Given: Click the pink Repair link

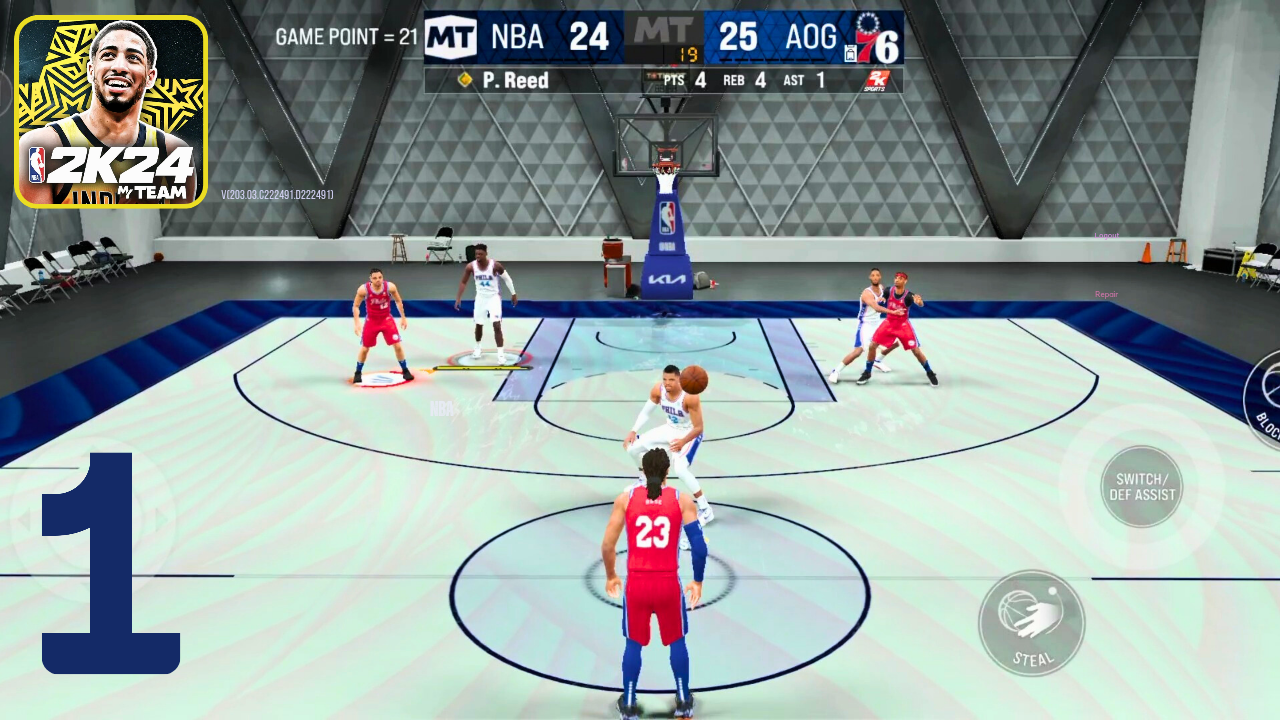Looking at the screenshot, I should coord(1106,295).
